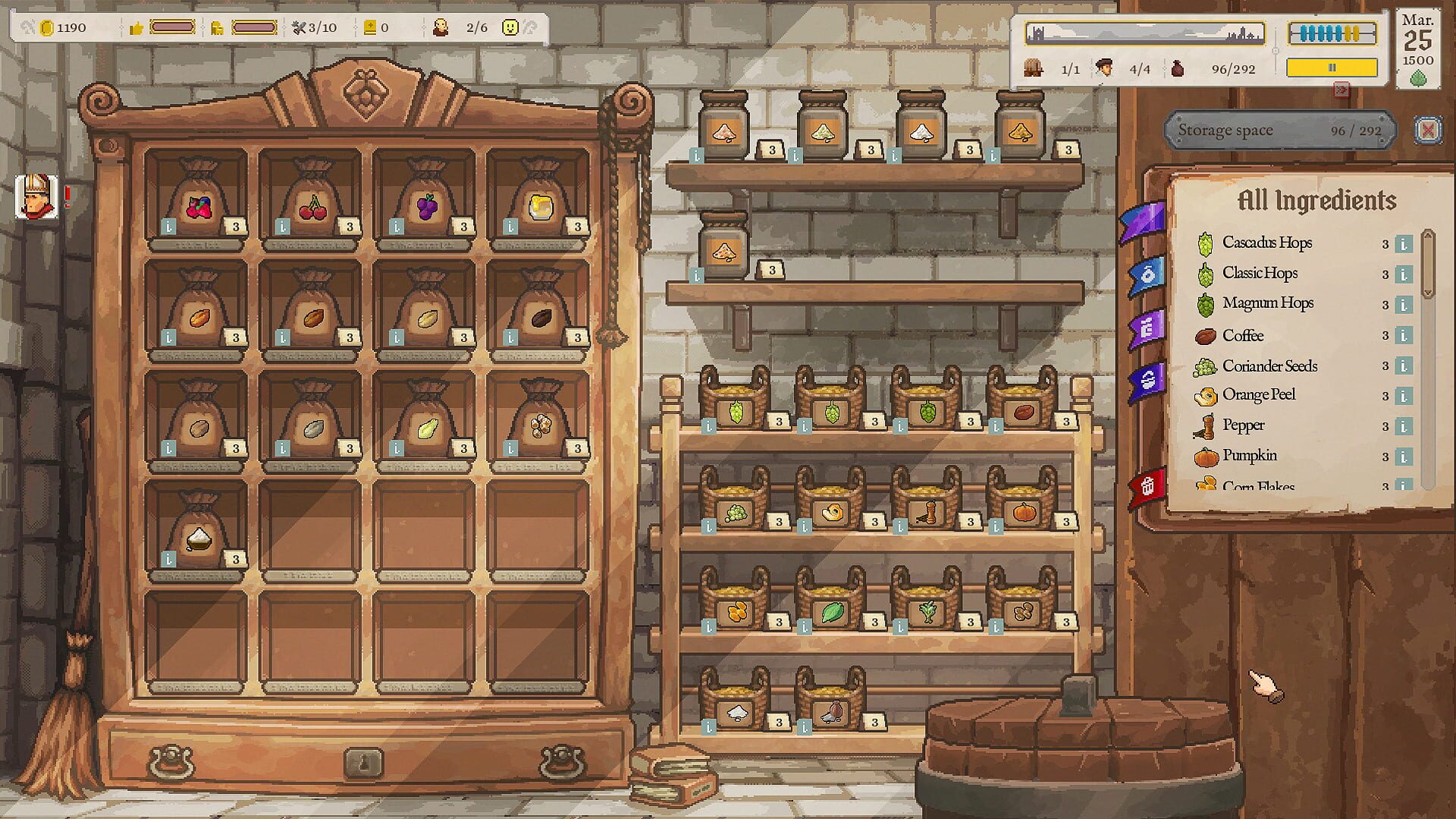
Task: Click the info tag on the Pumpkin basket
Action: (x=995, y=524)
